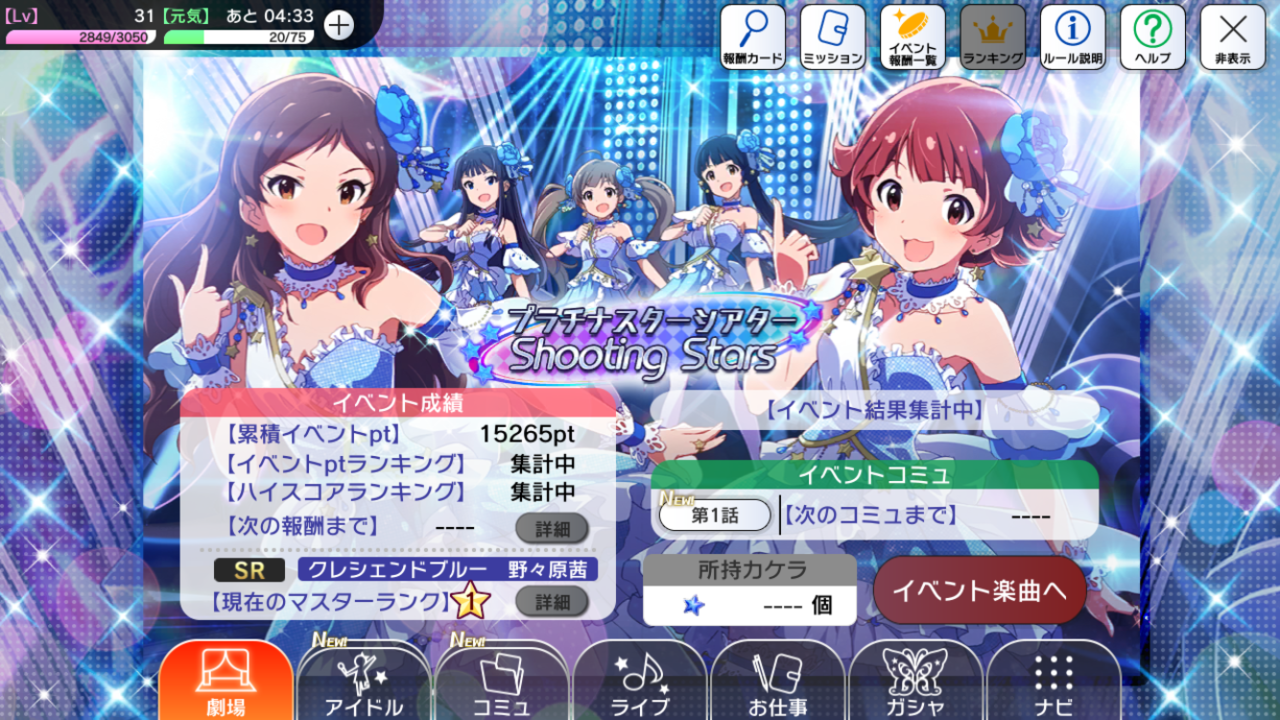Hide the interface with 非表示 button
Image resolution: width=1280 pixels, height=720 pixels.
[1233, 37]
